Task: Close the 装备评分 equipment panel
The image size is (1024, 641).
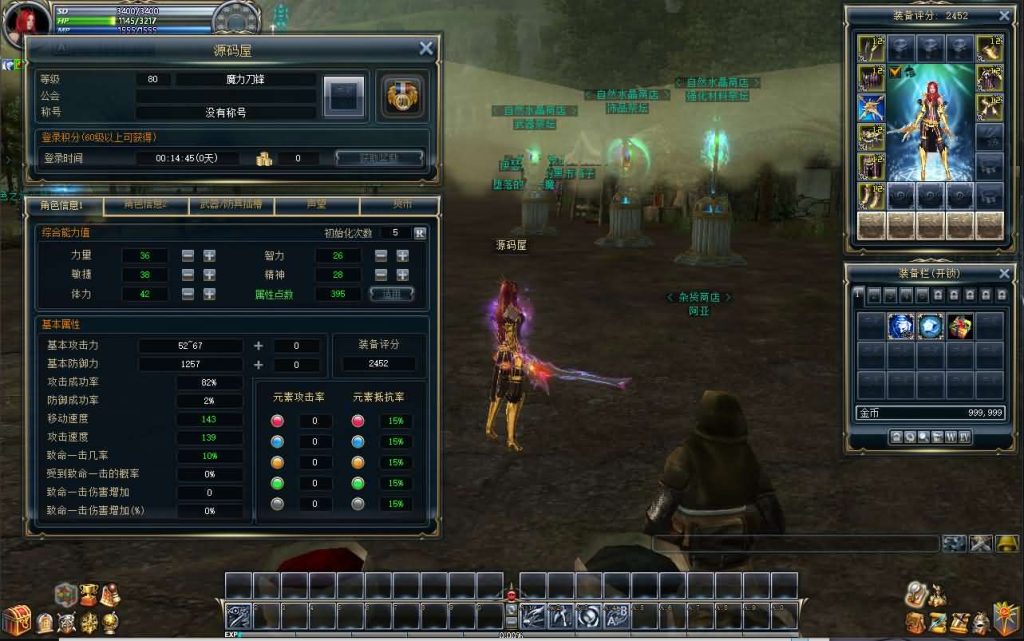Action: pyautogui.click(x=1004, y=16)
